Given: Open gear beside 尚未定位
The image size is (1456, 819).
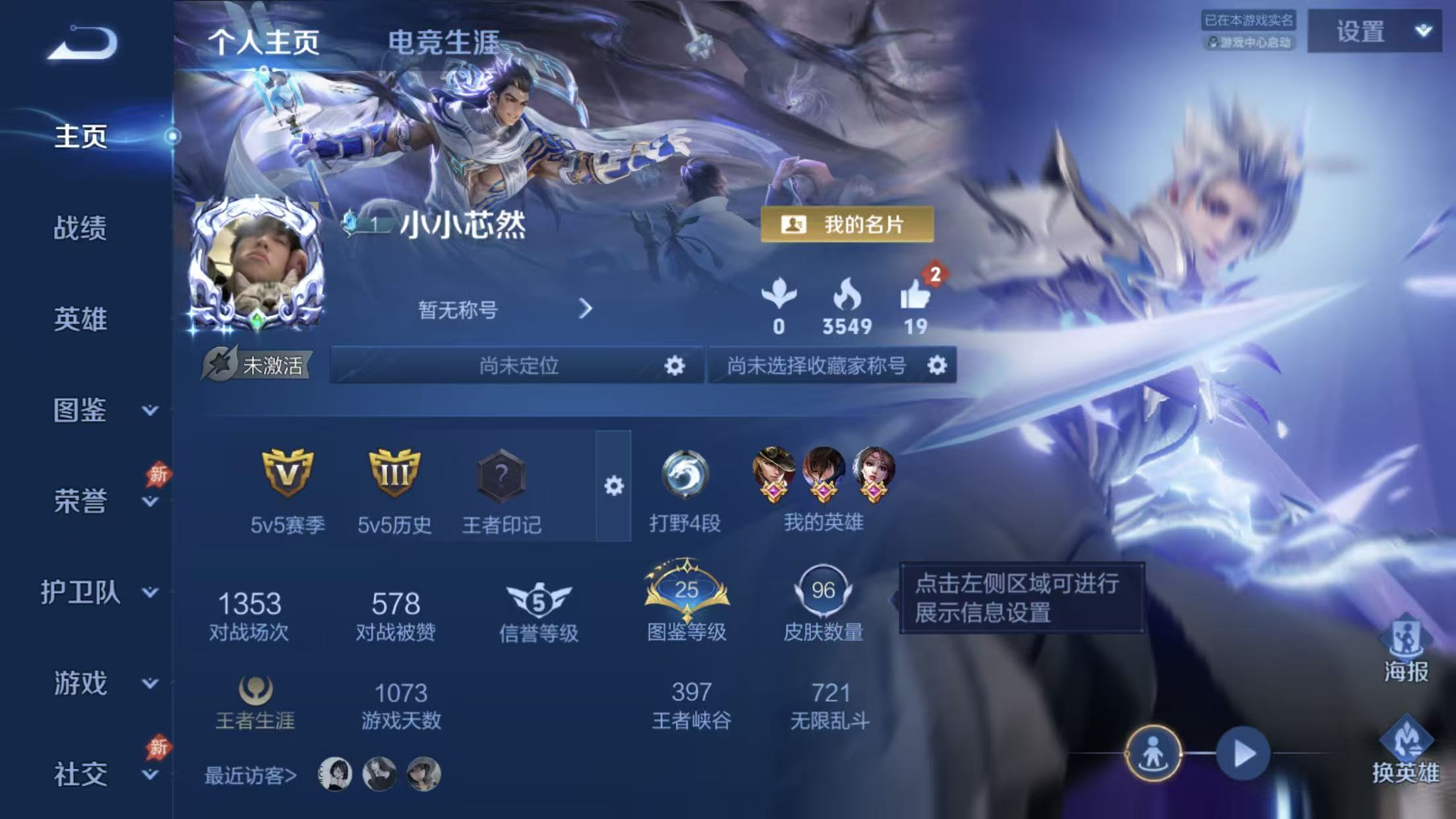Looking at the screenshot, I should [x=675, y=367].
